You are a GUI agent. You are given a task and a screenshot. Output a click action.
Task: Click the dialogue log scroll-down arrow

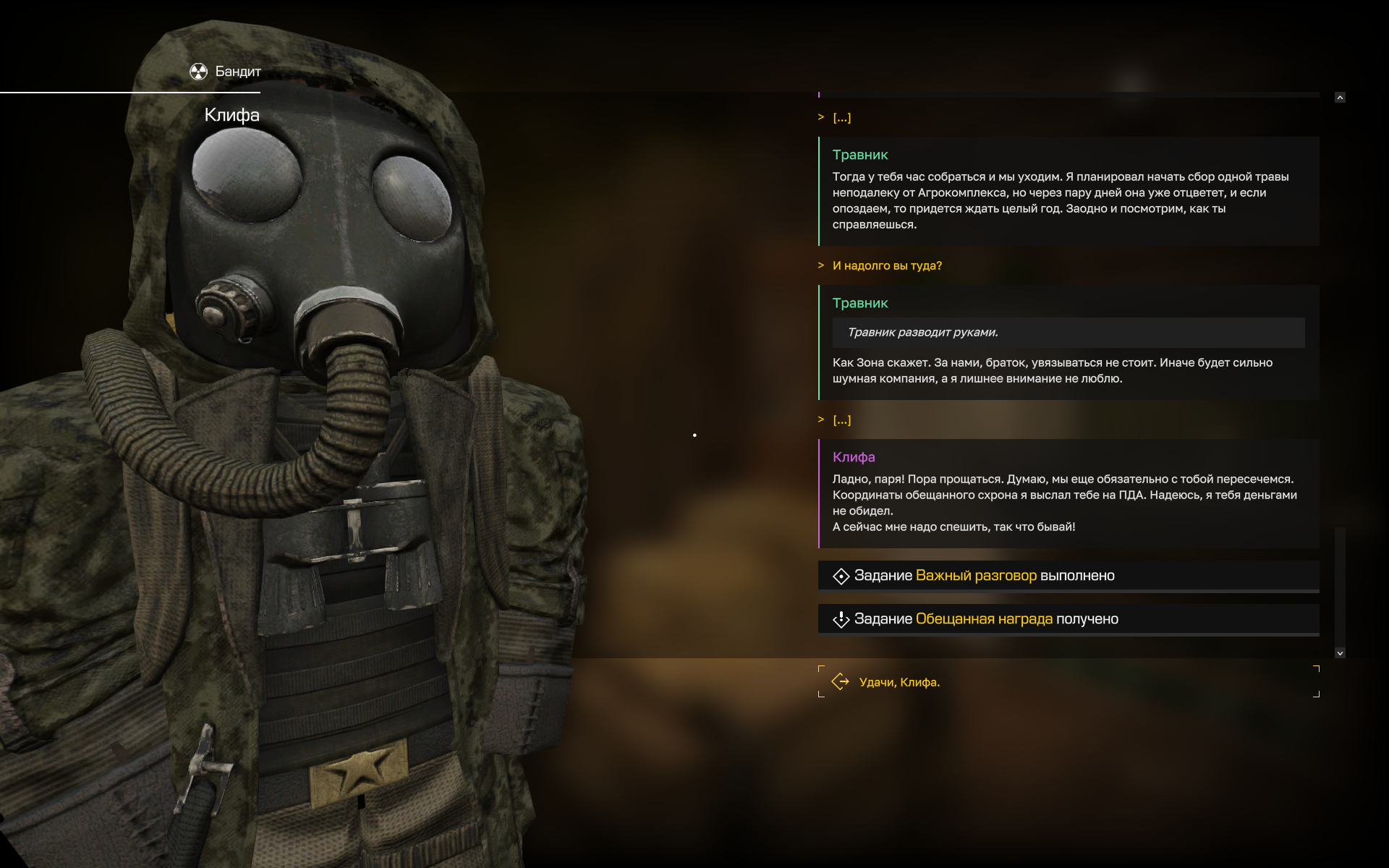1340,653
